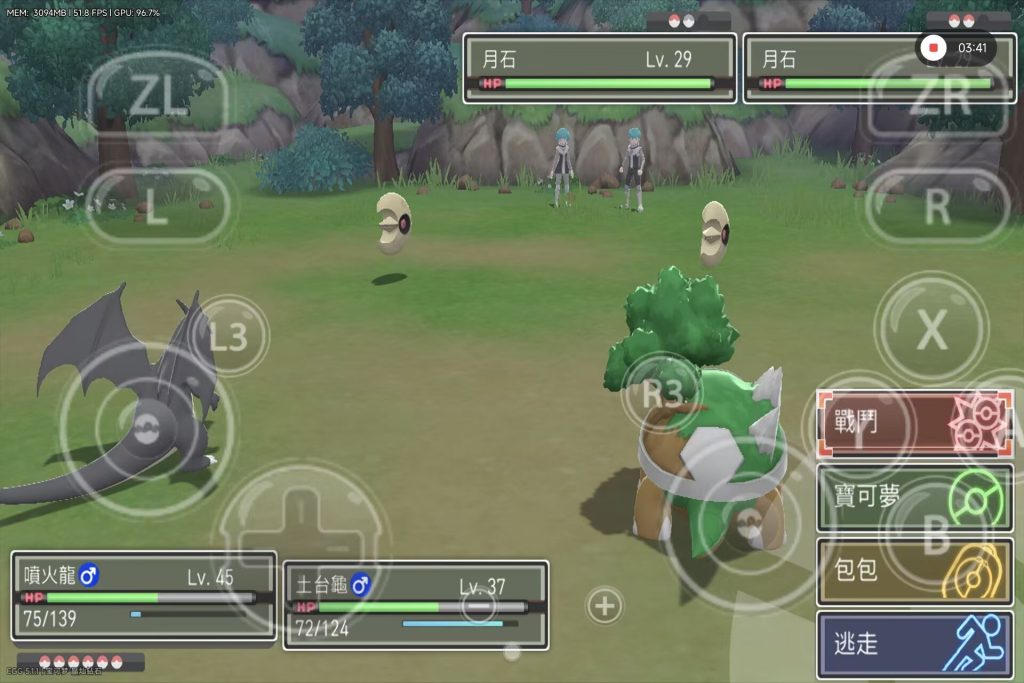The image size is (1024, 683).
Task: Tap the emulator's round plus overlay button
Action: [604, 605]
